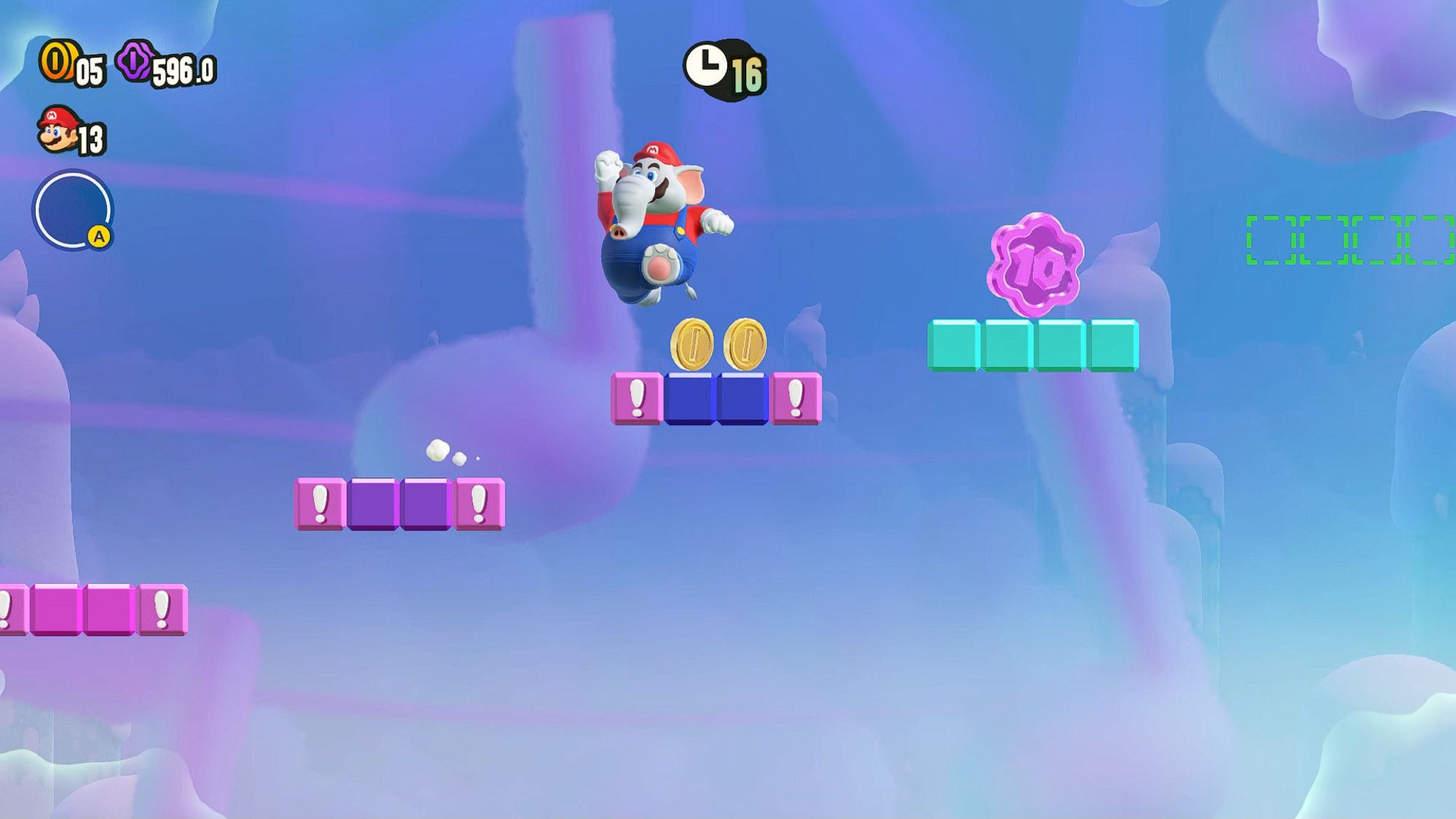Click the clock timer icon showing 16
Image resolution: width=1456 pixels, height=819 pixels.
coord(705,67)
